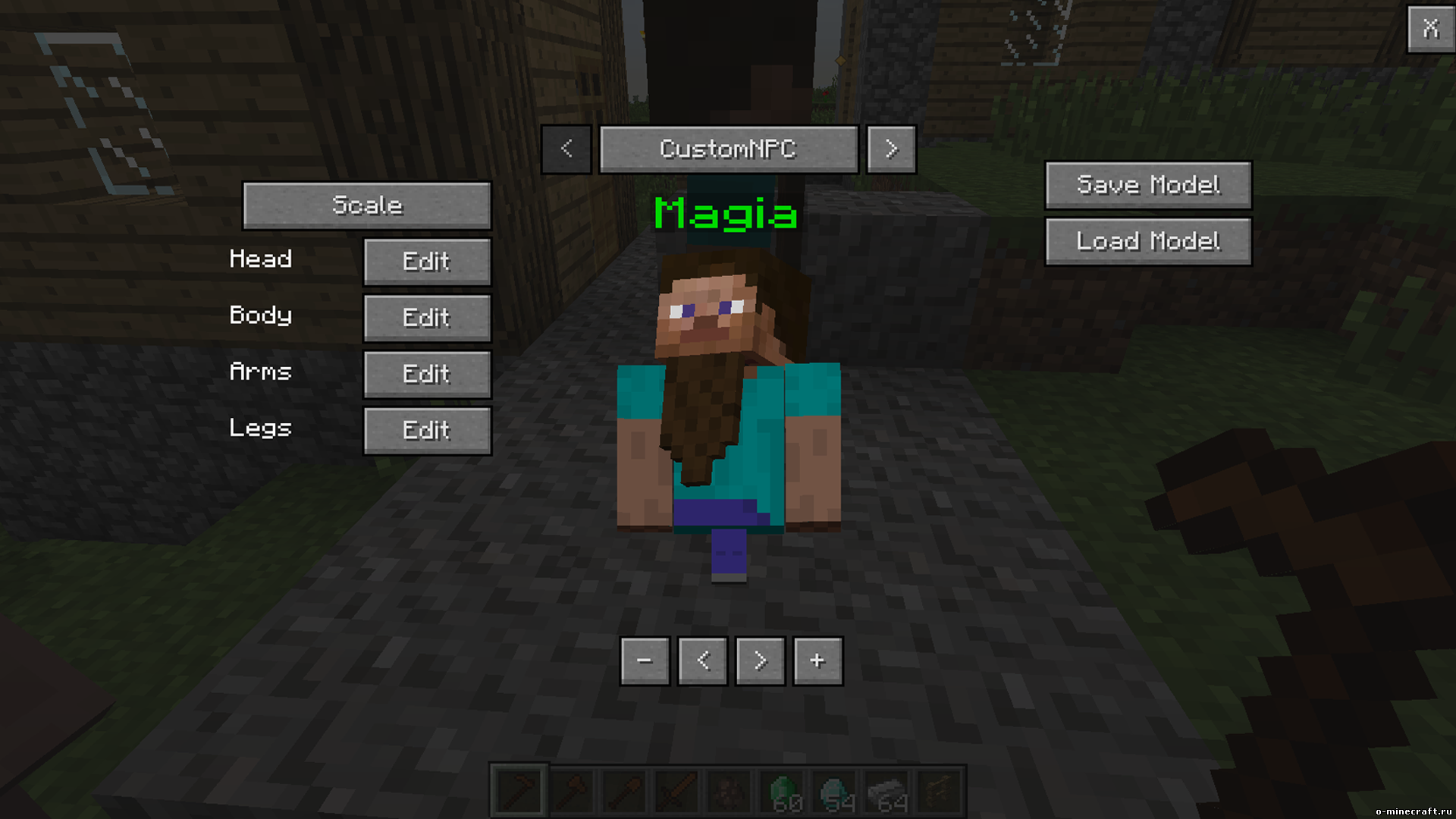Screen dimensions: 1456x819
Task: Select the pickaxe in the first hotbar slot
Action: click(520, 789)
